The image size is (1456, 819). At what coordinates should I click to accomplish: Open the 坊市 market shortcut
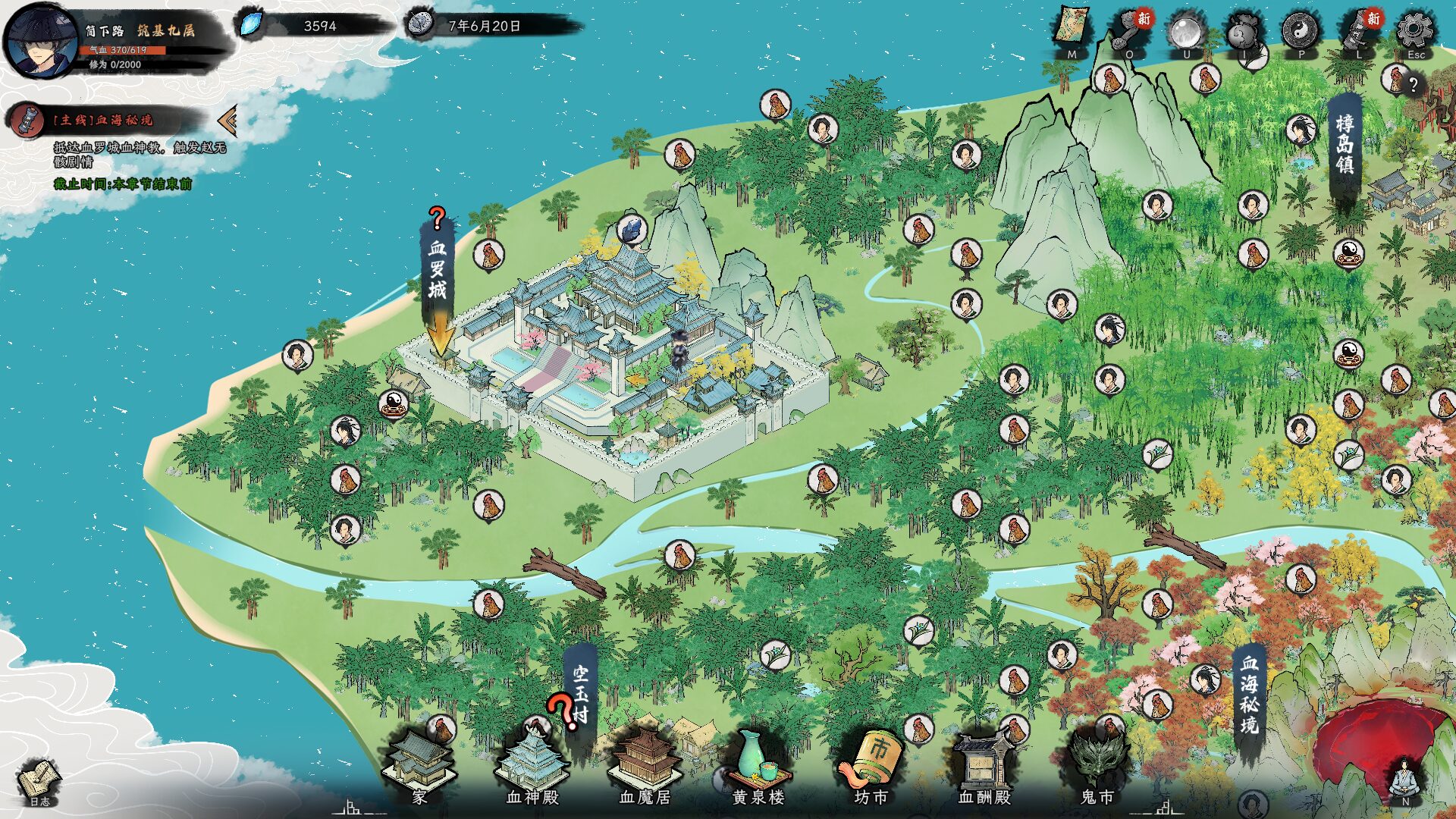(x=871, y=766)
